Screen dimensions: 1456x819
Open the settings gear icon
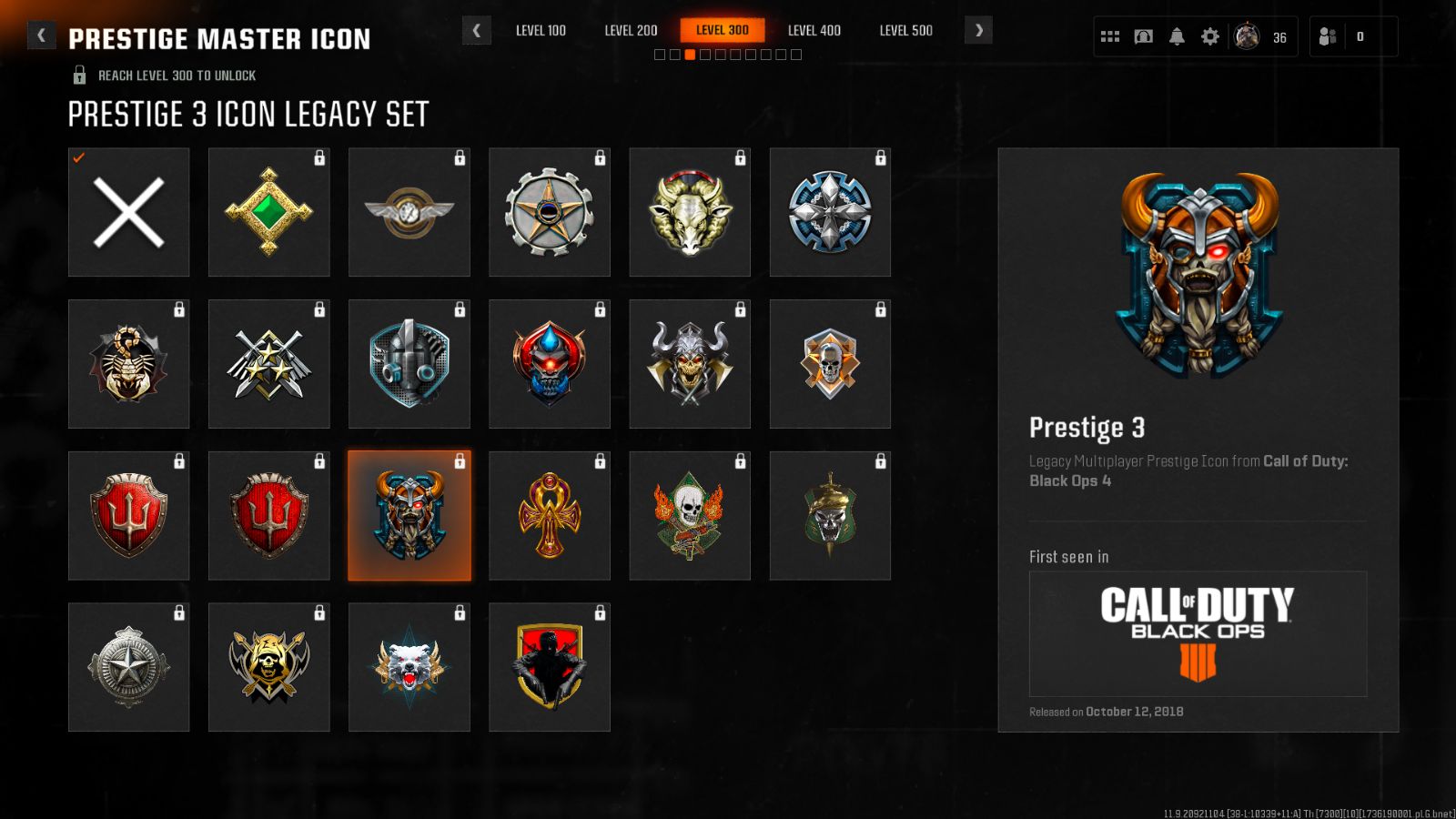click(1209, 35)
